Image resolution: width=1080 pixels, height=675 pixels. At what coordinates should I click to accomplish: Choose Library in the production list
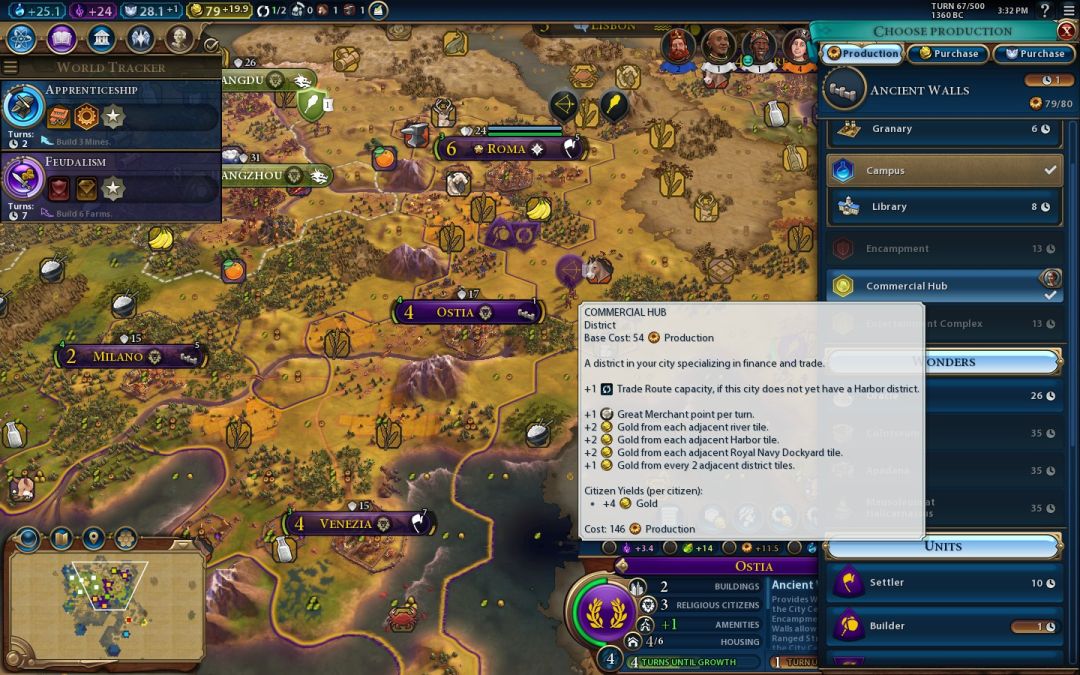(943, 207)
